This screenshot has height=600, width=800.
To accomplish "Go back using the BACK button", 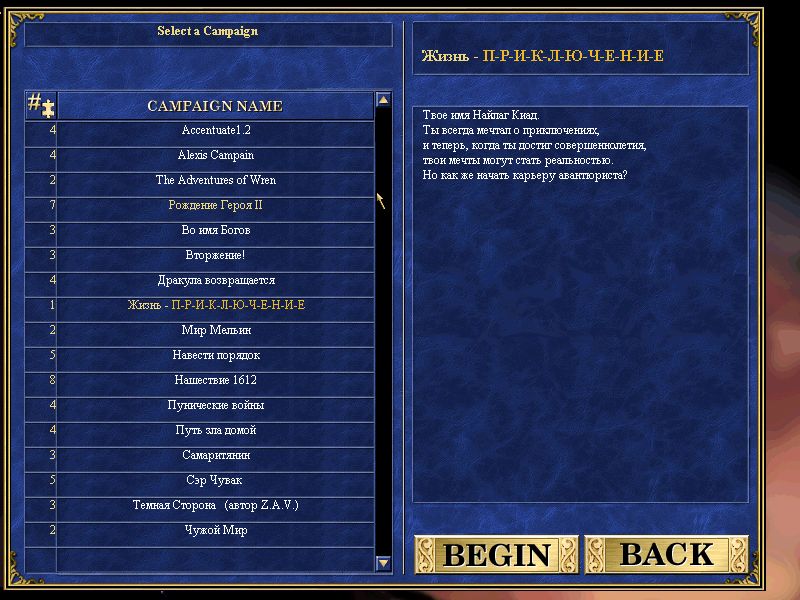I will point(666,554).
